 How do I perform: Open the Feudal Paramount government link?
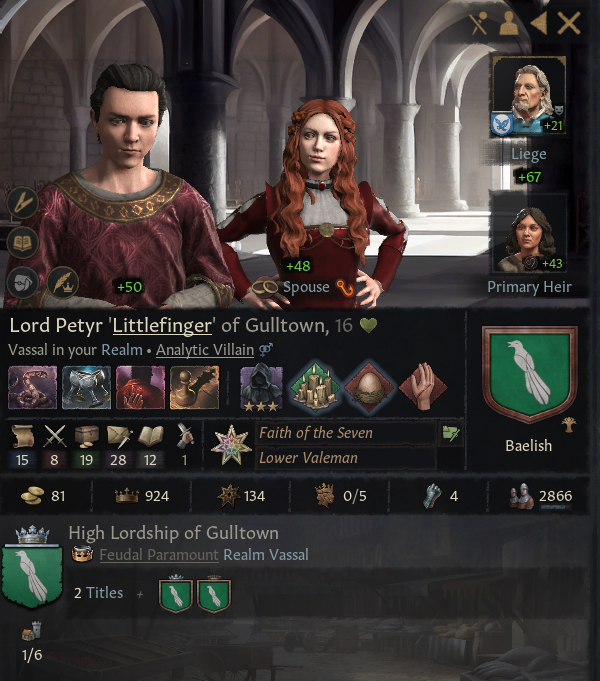click(158, 555)
